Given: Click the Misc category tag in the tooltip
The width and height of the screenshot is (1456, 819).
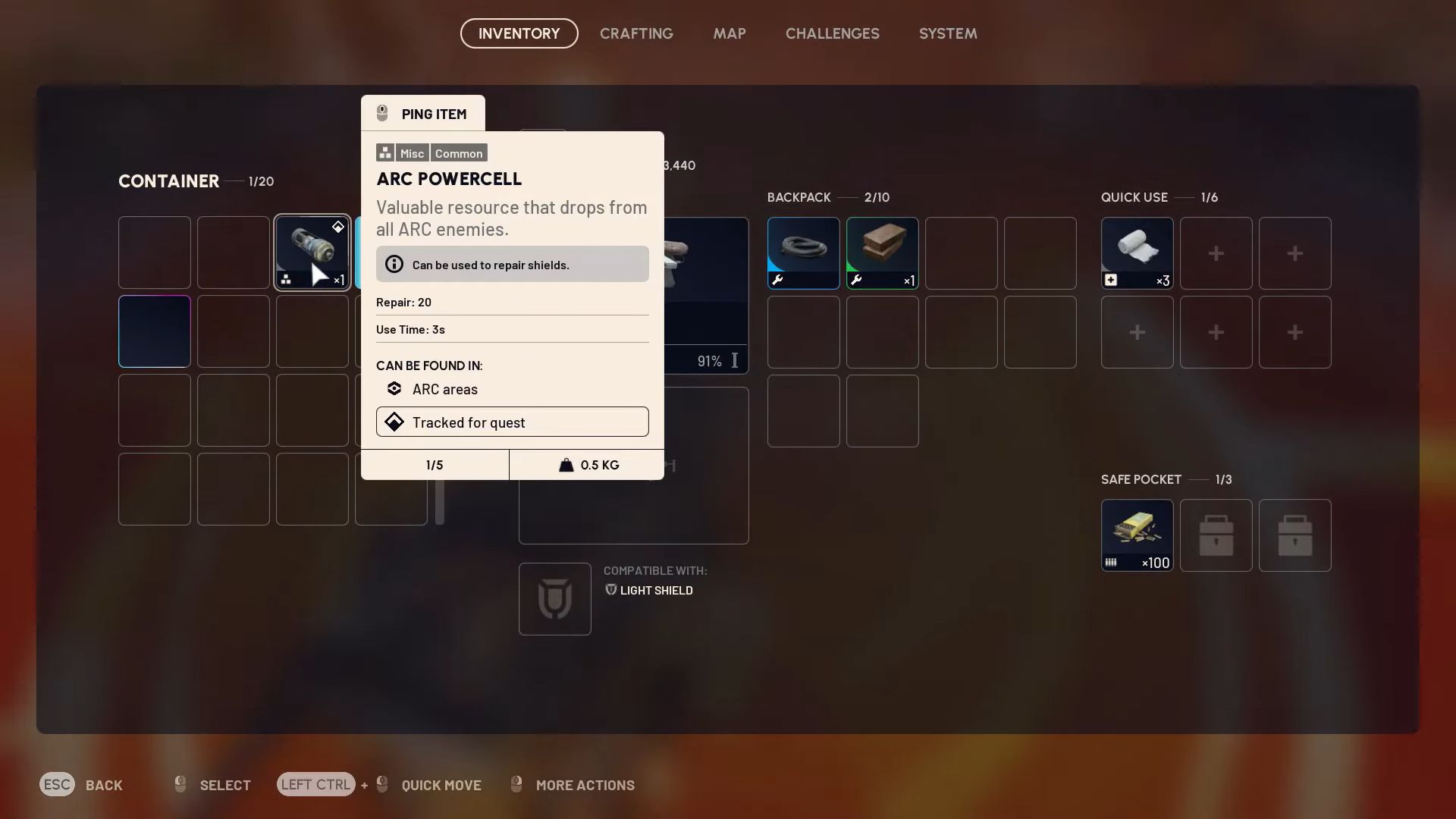Looking at the screenshot, I should 412,152.
